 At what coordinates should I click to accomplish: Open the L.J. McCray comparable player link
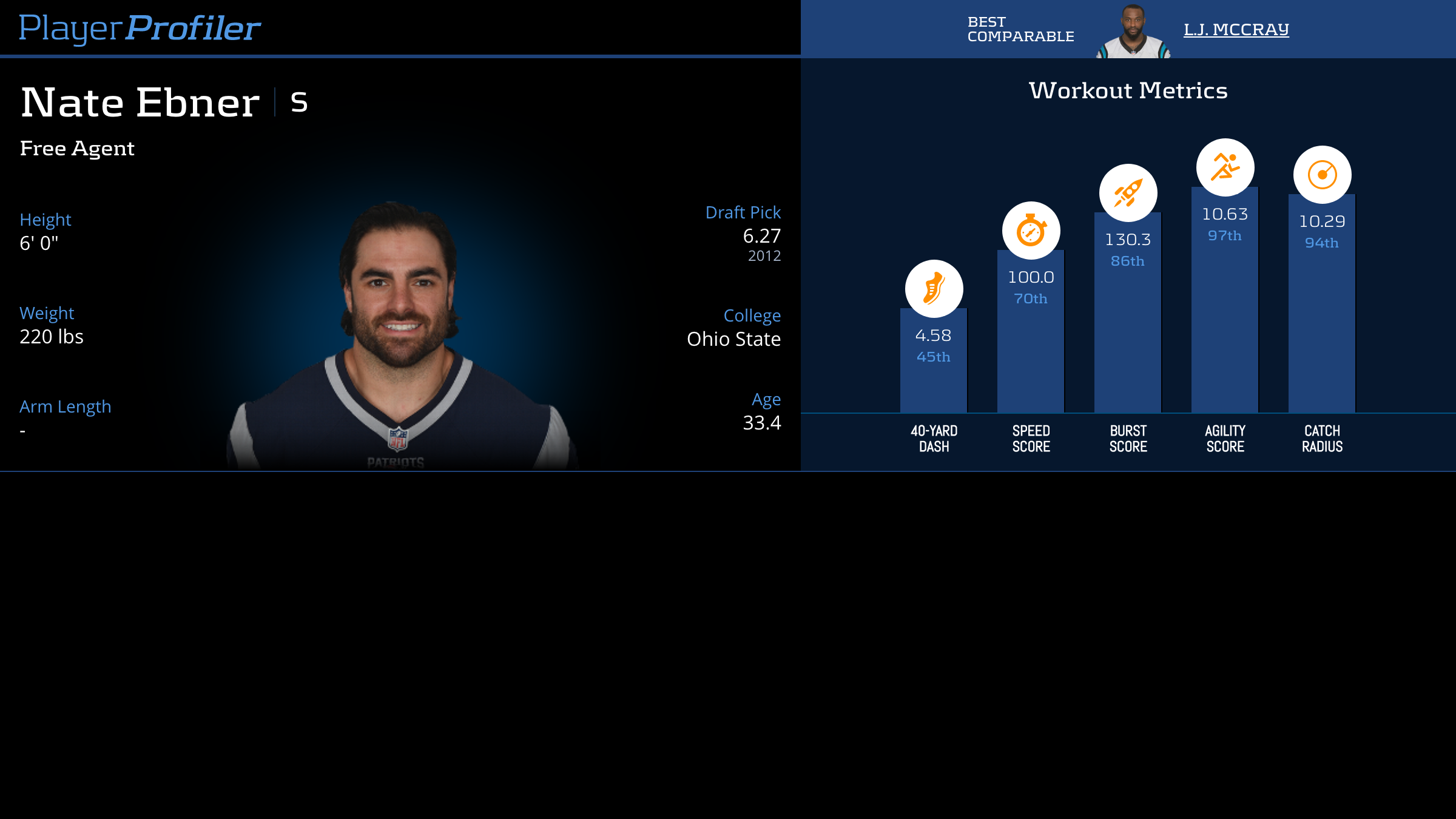pyautogui.click(x=1236, y=29)
